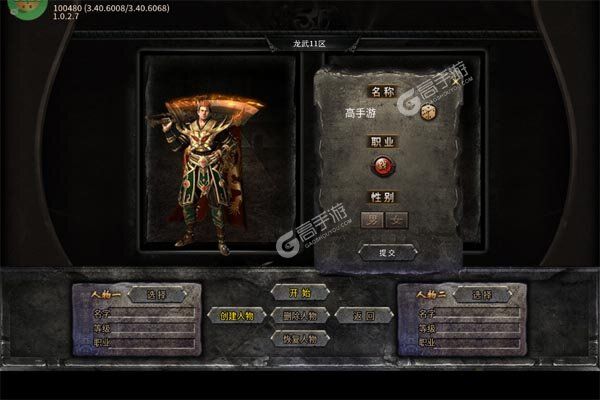Select 恢复人物 to restore a character

[x=300, y=338]
